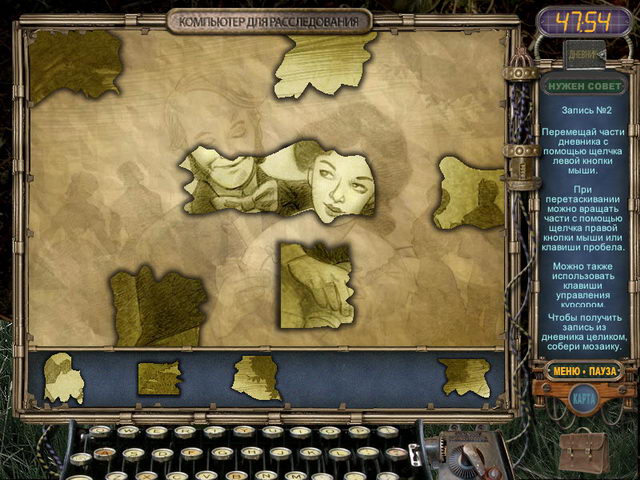Viewport: 640px width, 480px height.
Task: Open the leather briefcase inventory
Action: pyautogui.click(x=583, y=451)
